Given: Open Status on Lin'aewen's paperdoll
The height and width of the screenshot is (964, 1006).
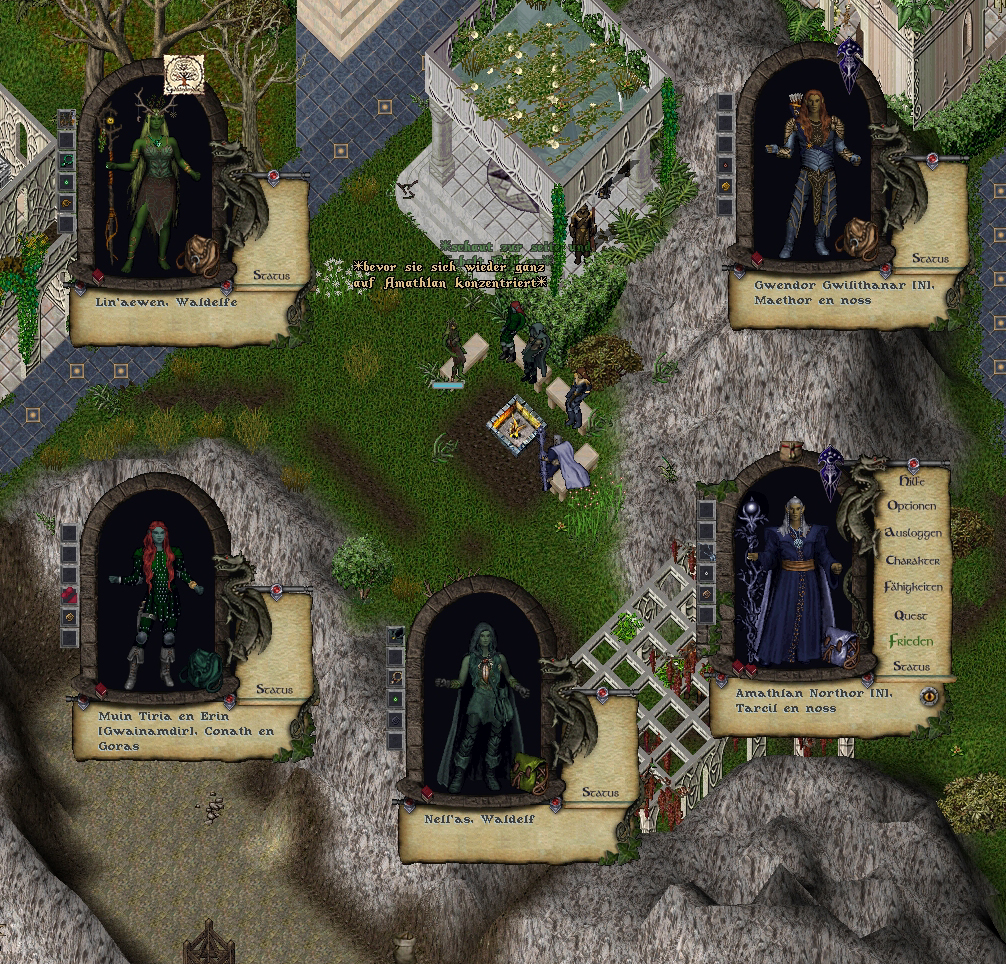Looking at the screenshot, I should [272, 275].
